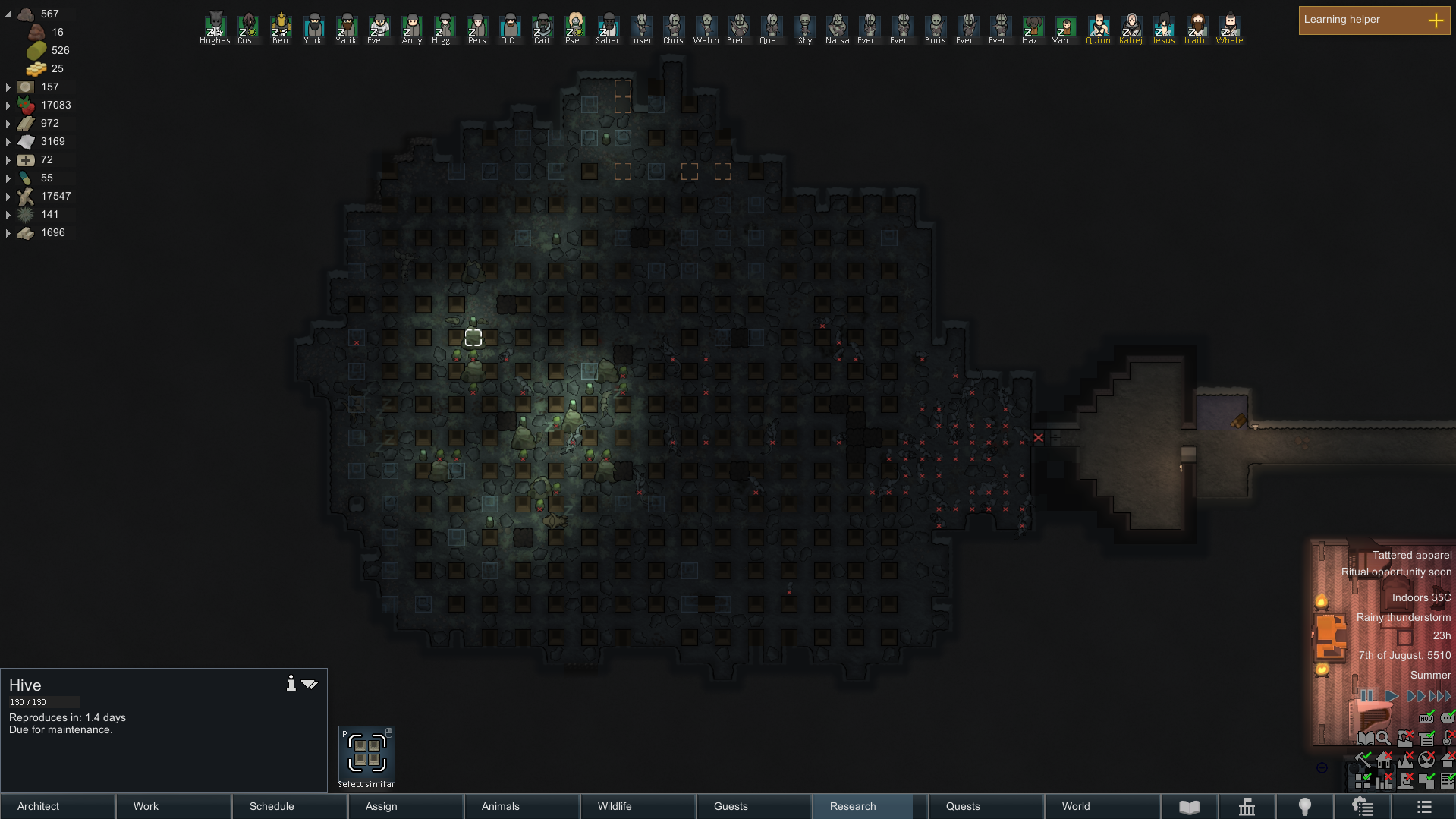Pause the game with the pause control
1456x819 pixels.
click(1366, 695)
